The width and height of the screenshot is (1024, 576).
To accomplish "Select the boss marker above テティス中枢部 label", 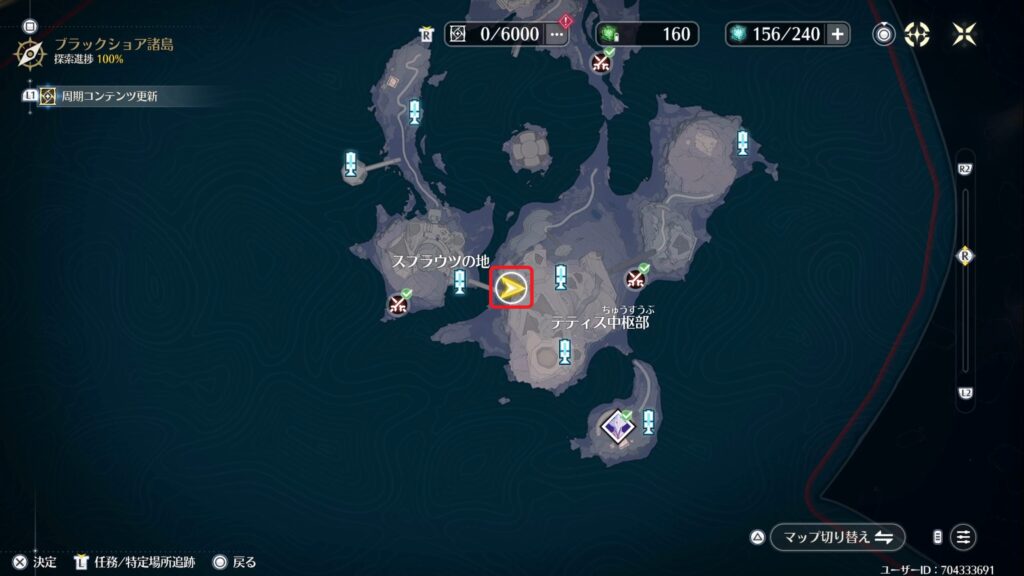I will (x=636, y=278).
